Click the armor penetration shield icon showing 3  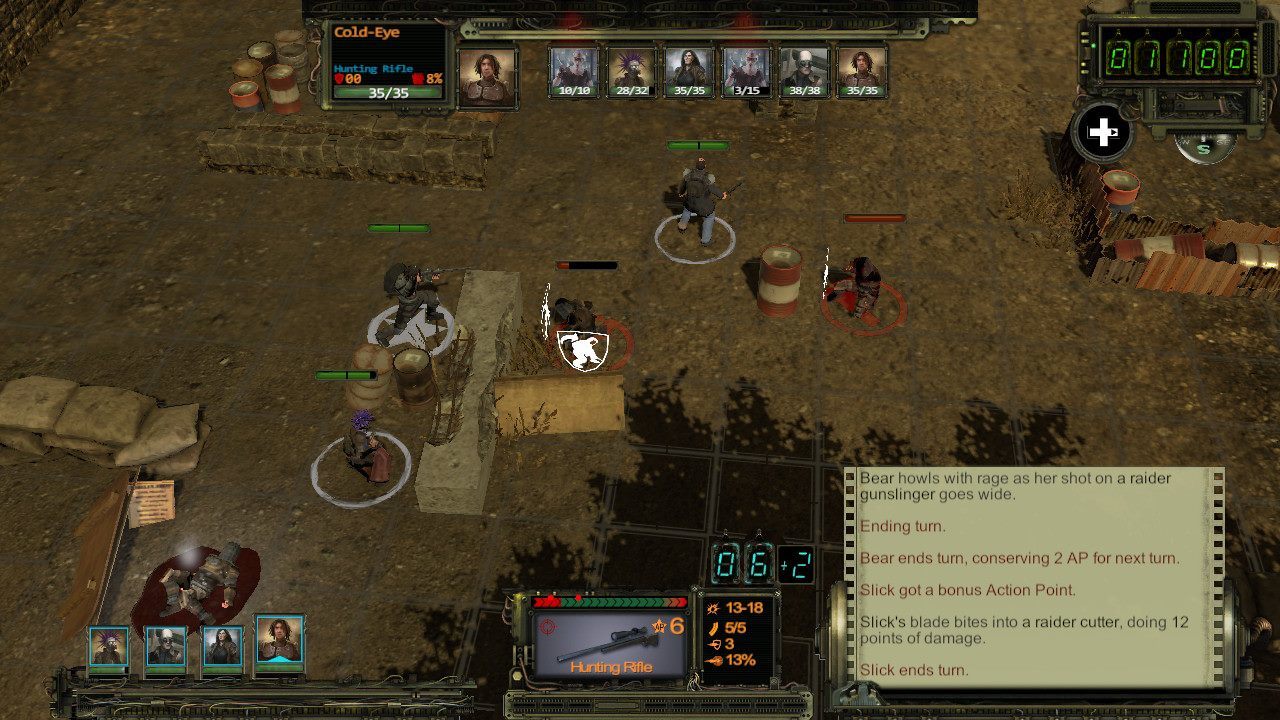point(712,646)
